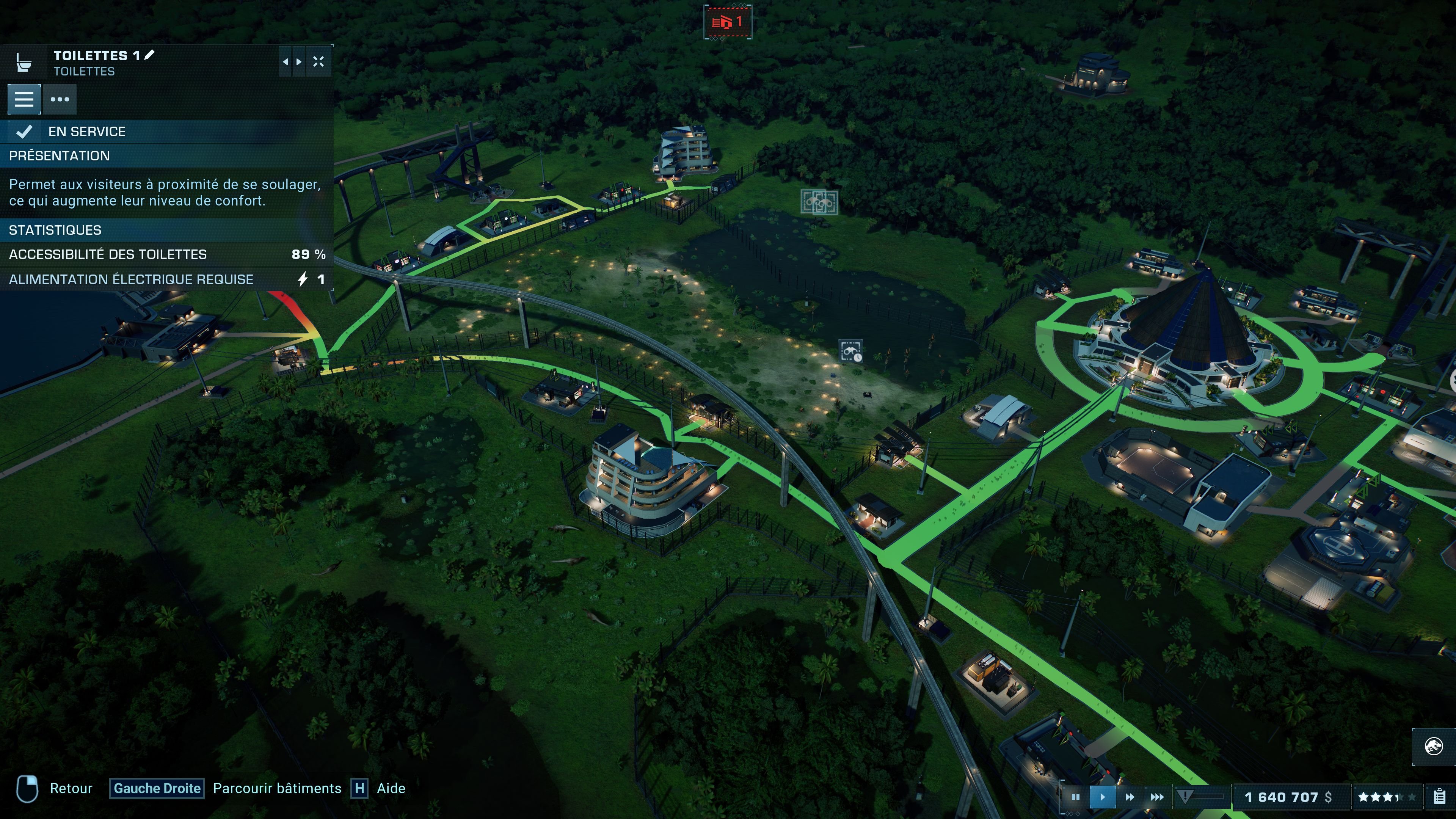Switch to double fast-forward speed
This screenshot has width=1456, height=819.
[1129, 797]
